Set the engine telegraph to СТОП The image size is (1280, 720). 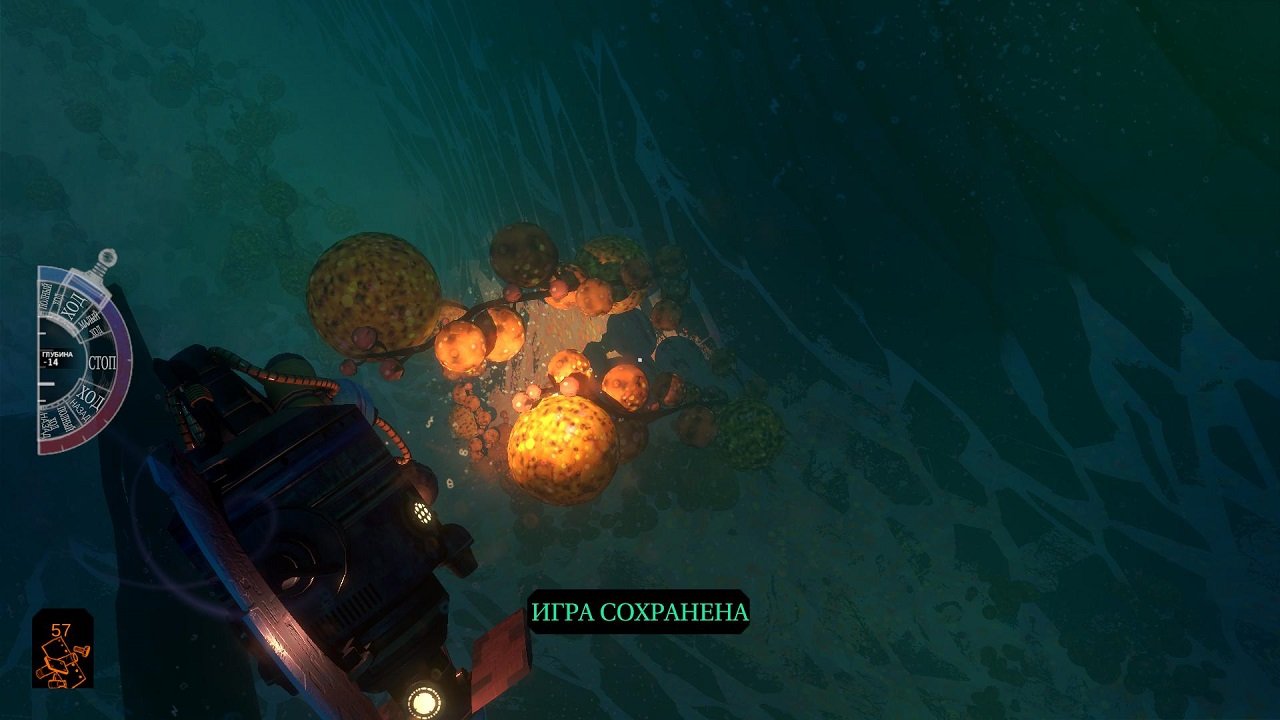(102, 361)
